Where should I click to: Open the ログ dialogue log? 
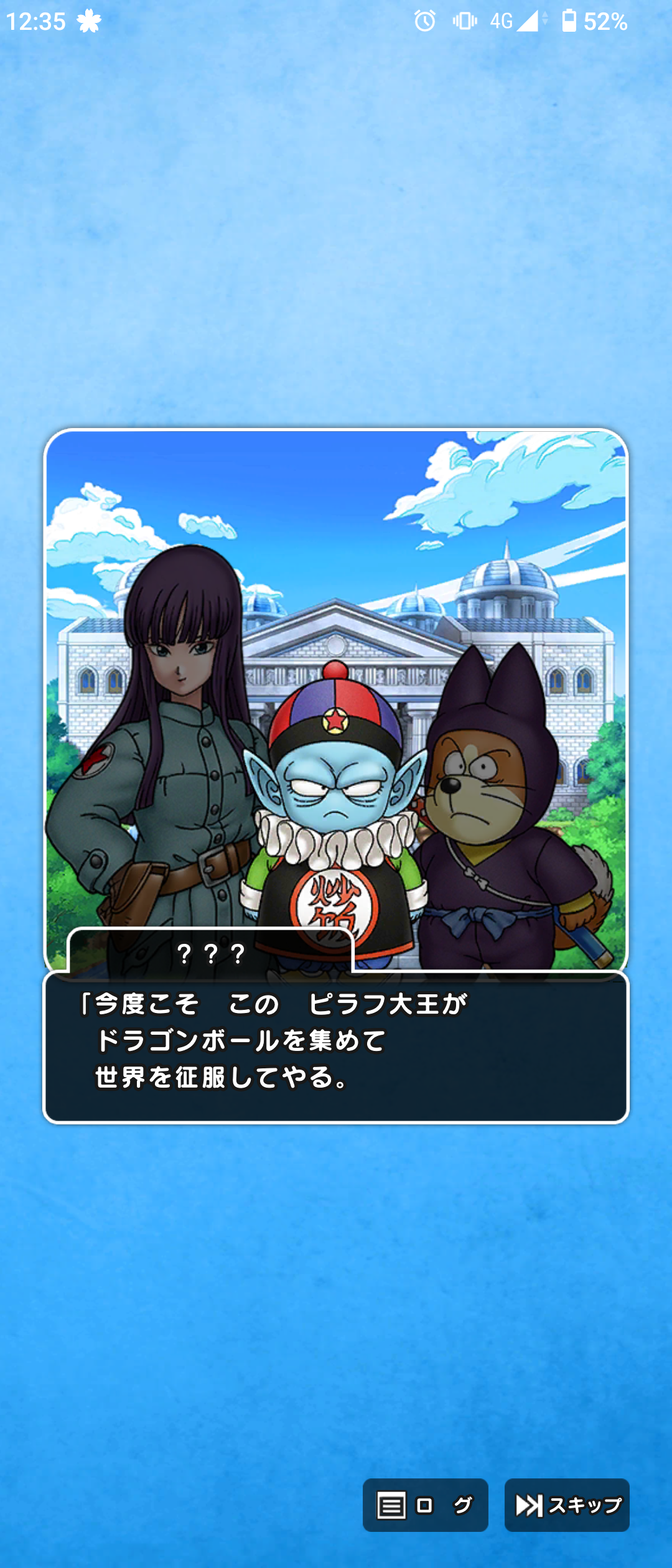pyautogui.click(x=425, y=1505)
